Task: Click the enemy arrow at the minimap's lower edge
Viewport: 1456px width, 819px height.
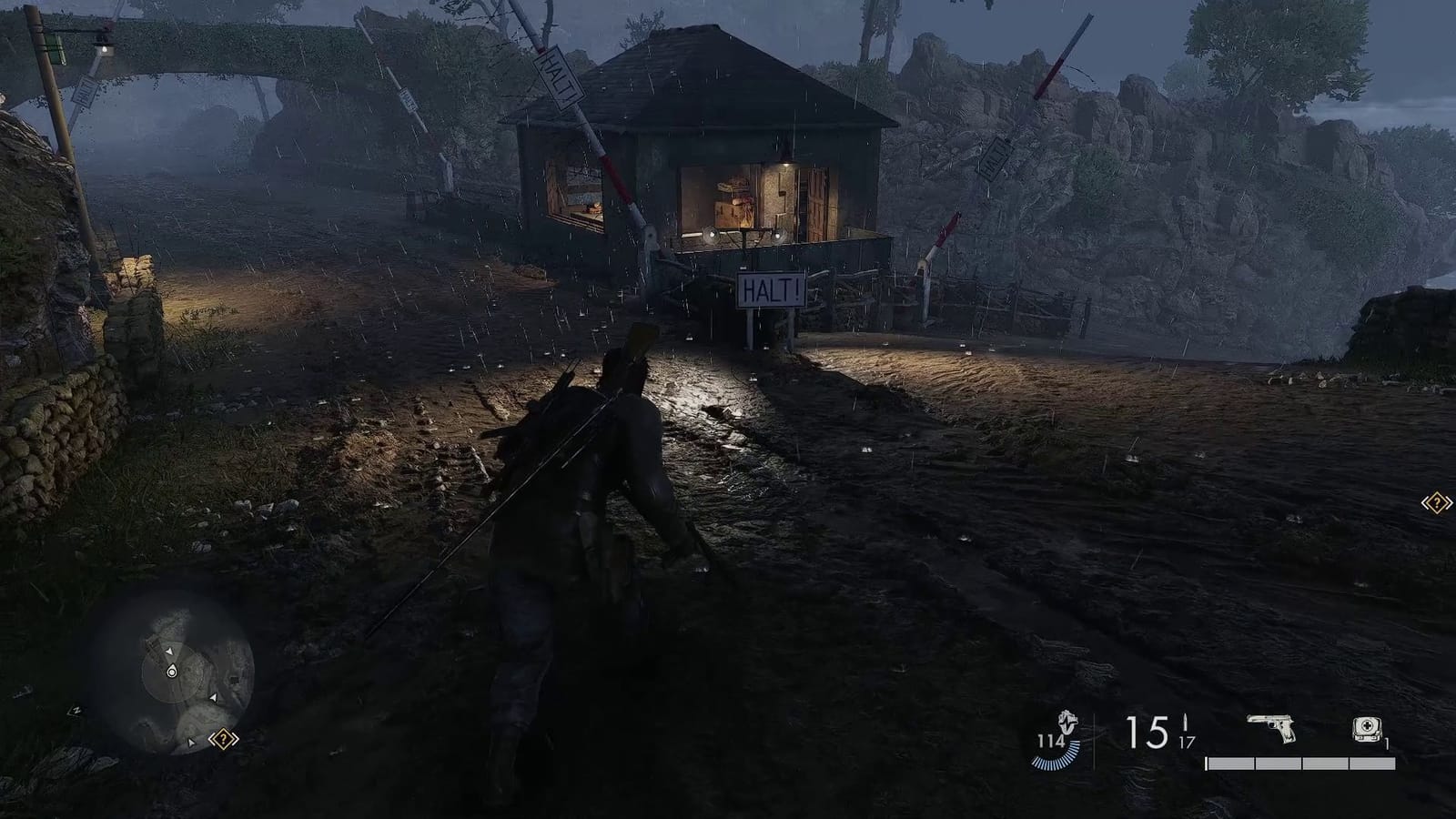Action: (x=191, y=743)
